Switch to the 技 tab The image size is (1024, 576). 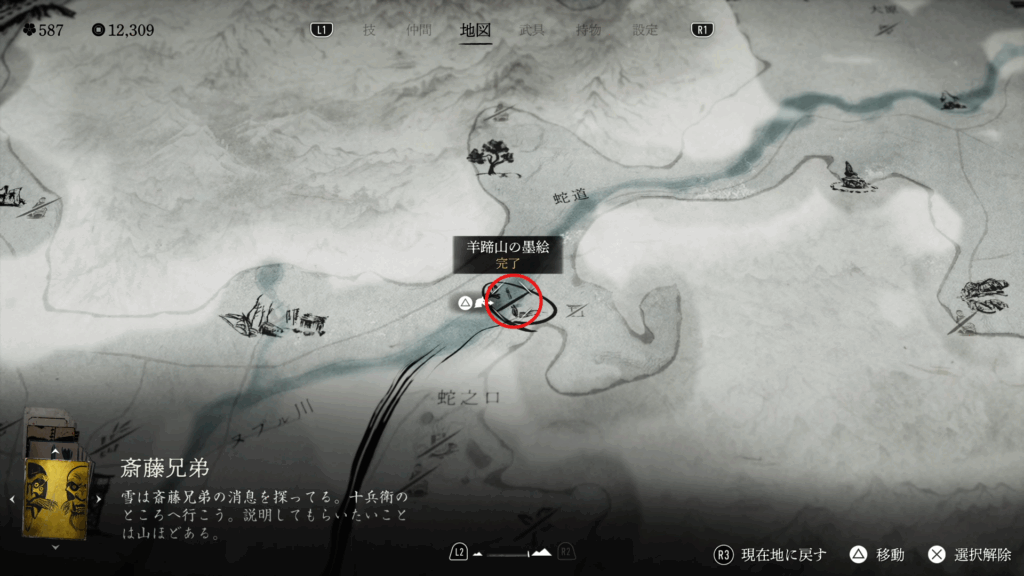(x=369, y=30)
